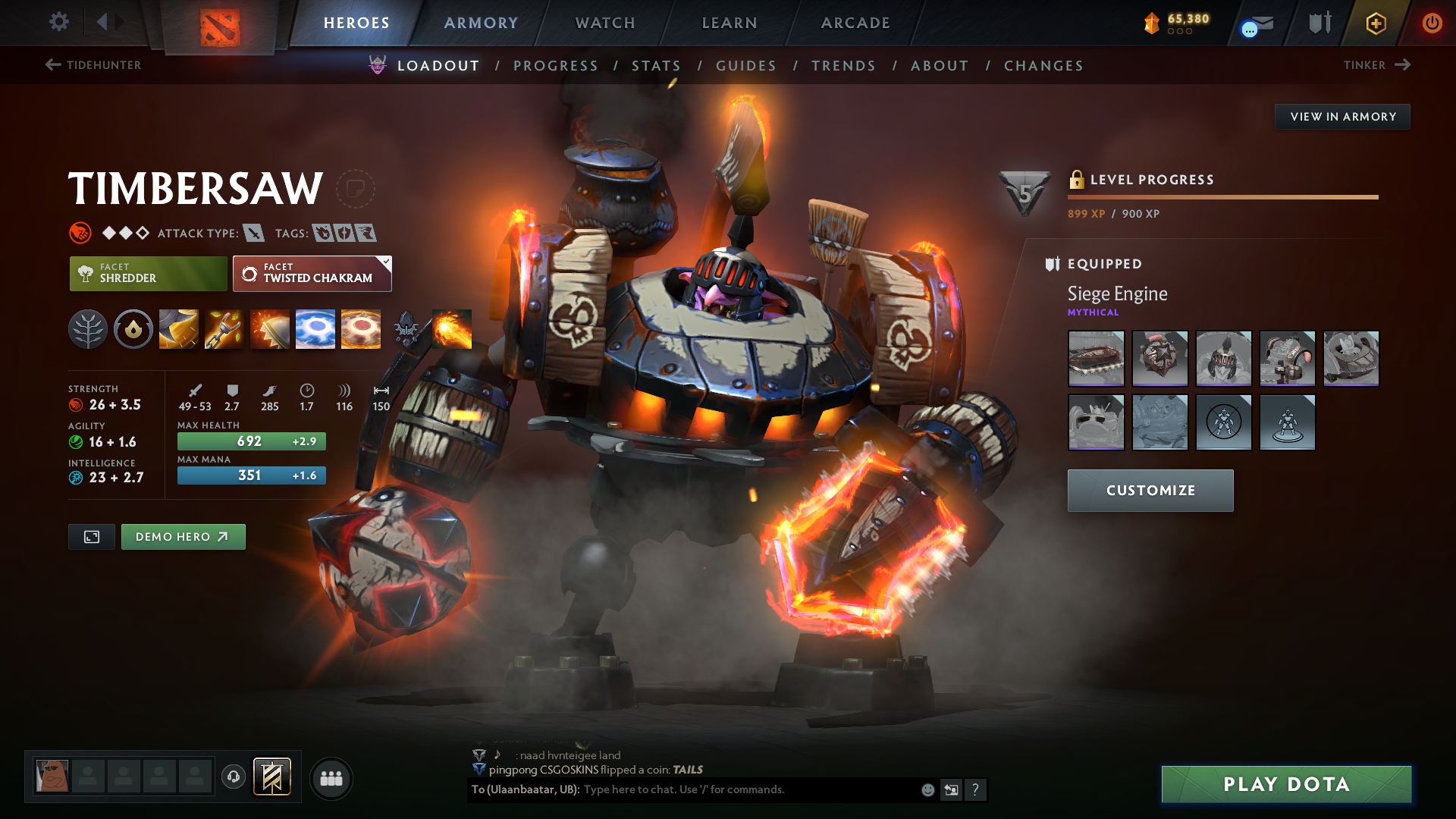Switch to the STATS tab
This screenshot has width=1456, height=819.
pos(657,65)
